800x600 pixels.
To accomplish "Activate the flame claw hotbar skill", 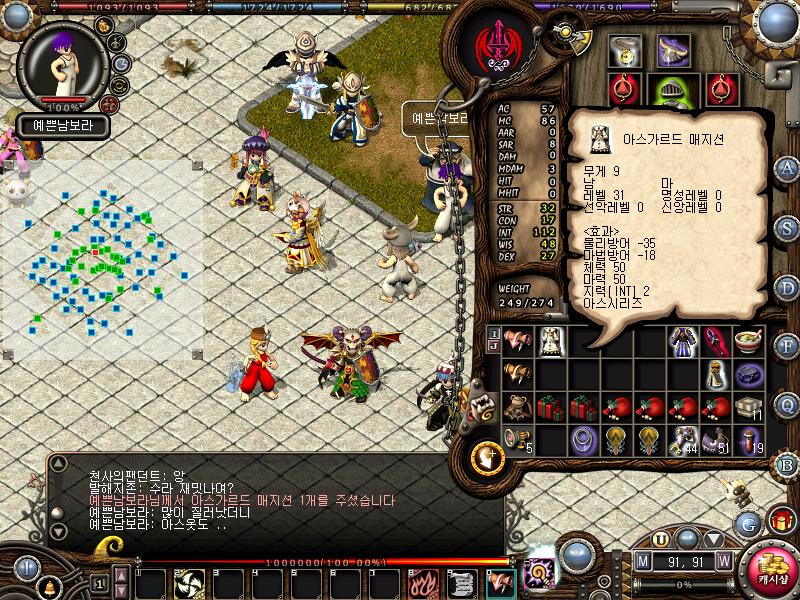I will click(x=420, y=582).
